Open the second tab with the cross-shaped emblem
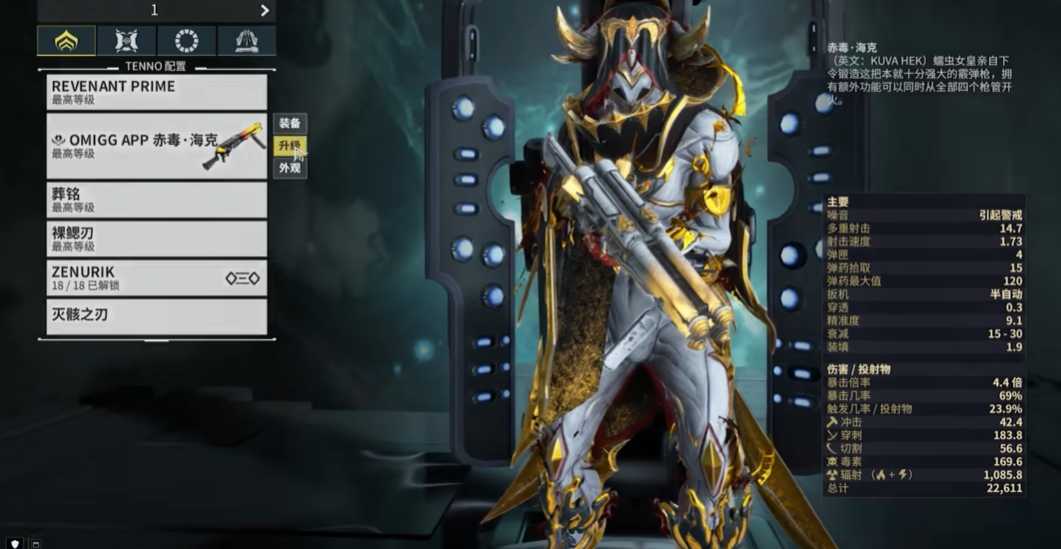1061x549 pixels. click(126, 41)
